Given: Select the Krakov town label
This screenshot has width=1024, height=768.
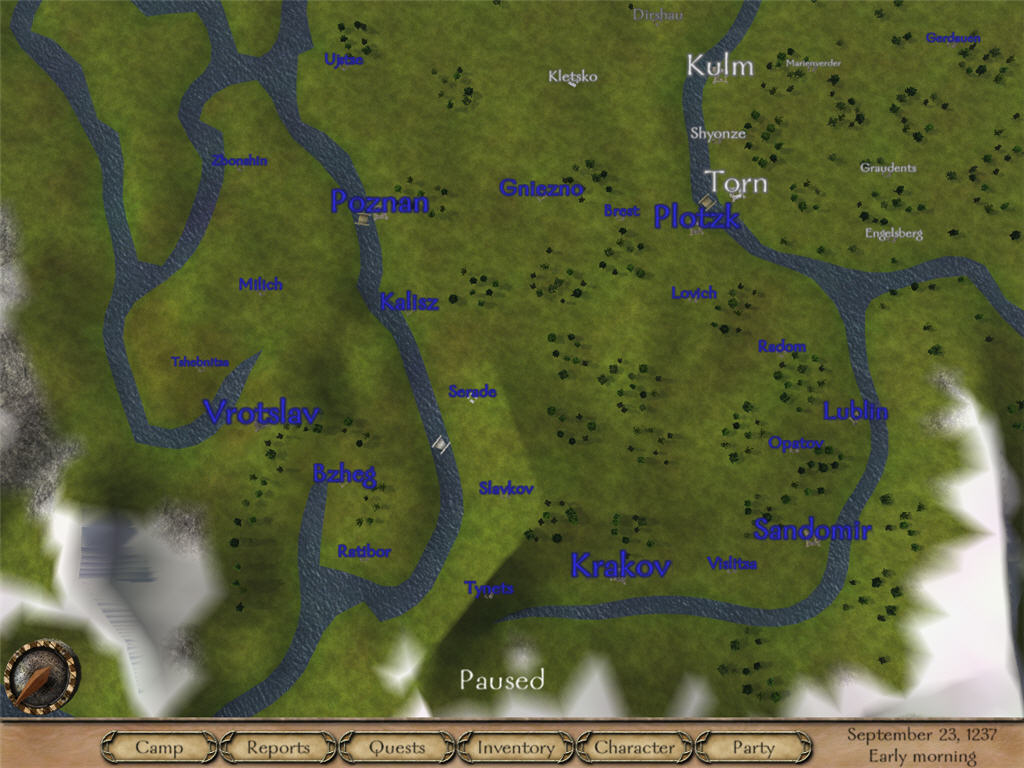Looking at the screenshot, I should 620,566.
